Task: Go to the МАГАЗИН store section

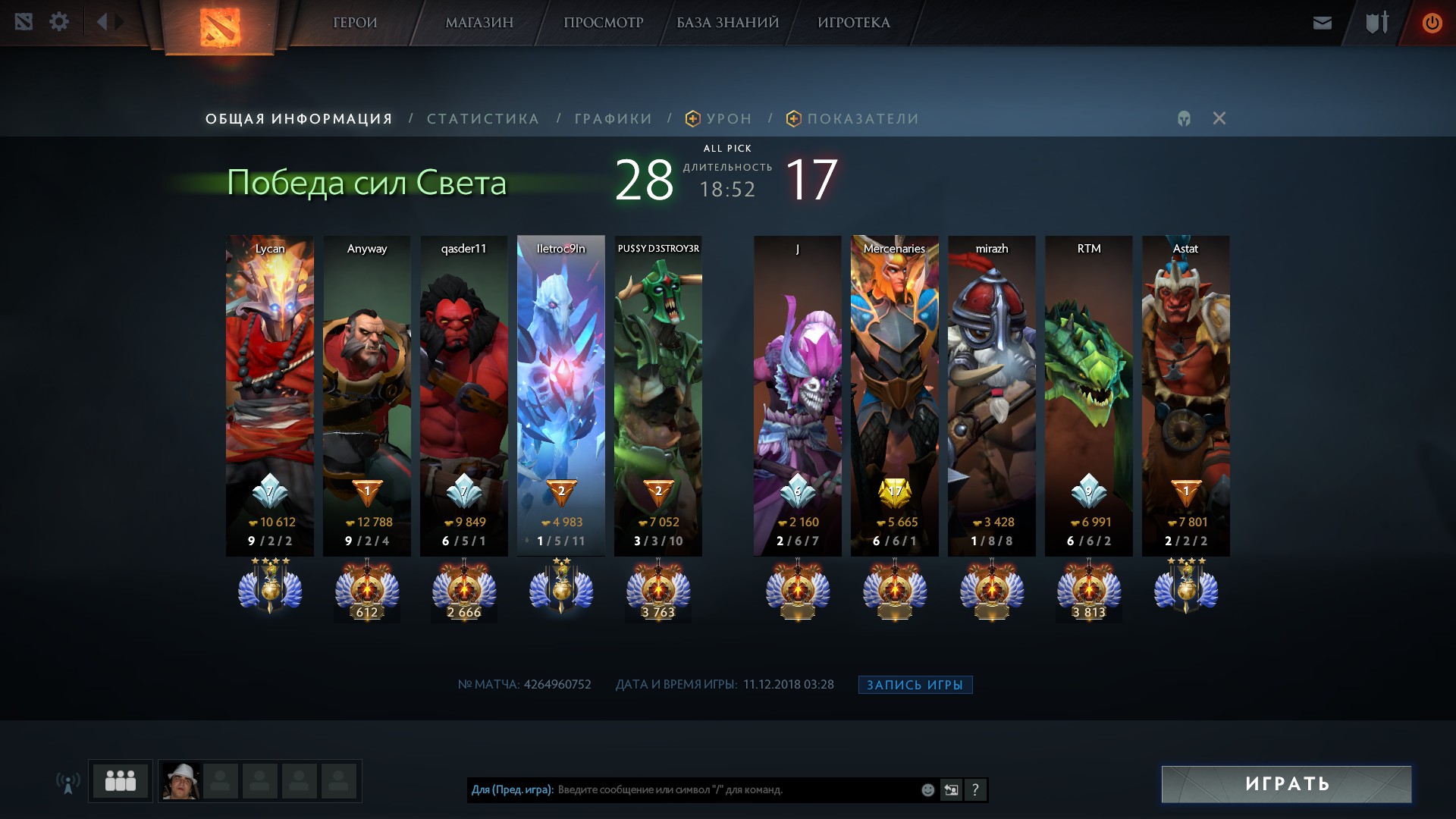Action: click(x=479, y=23)
